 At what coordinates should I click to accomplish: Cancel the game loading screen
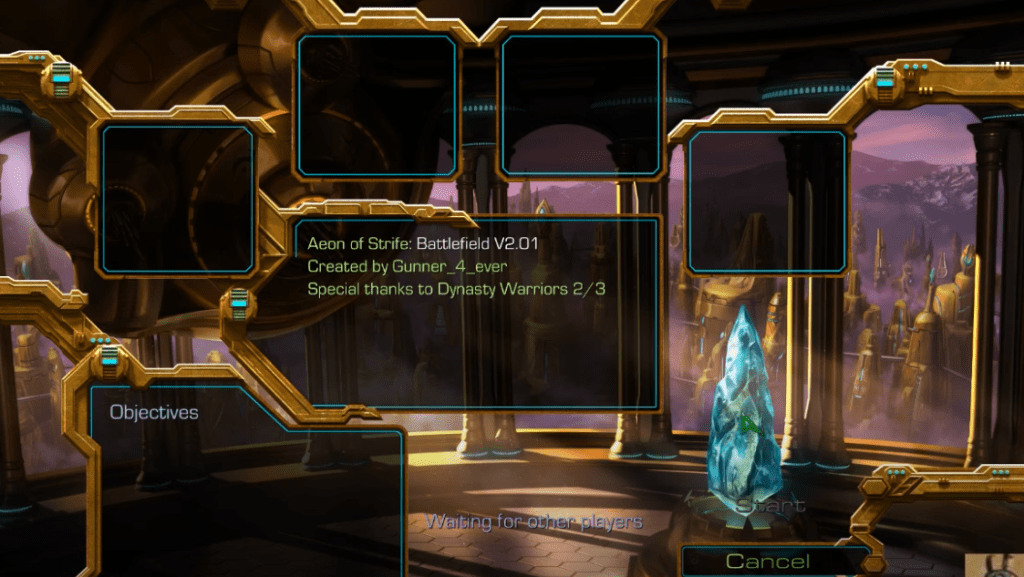point(767,561)
